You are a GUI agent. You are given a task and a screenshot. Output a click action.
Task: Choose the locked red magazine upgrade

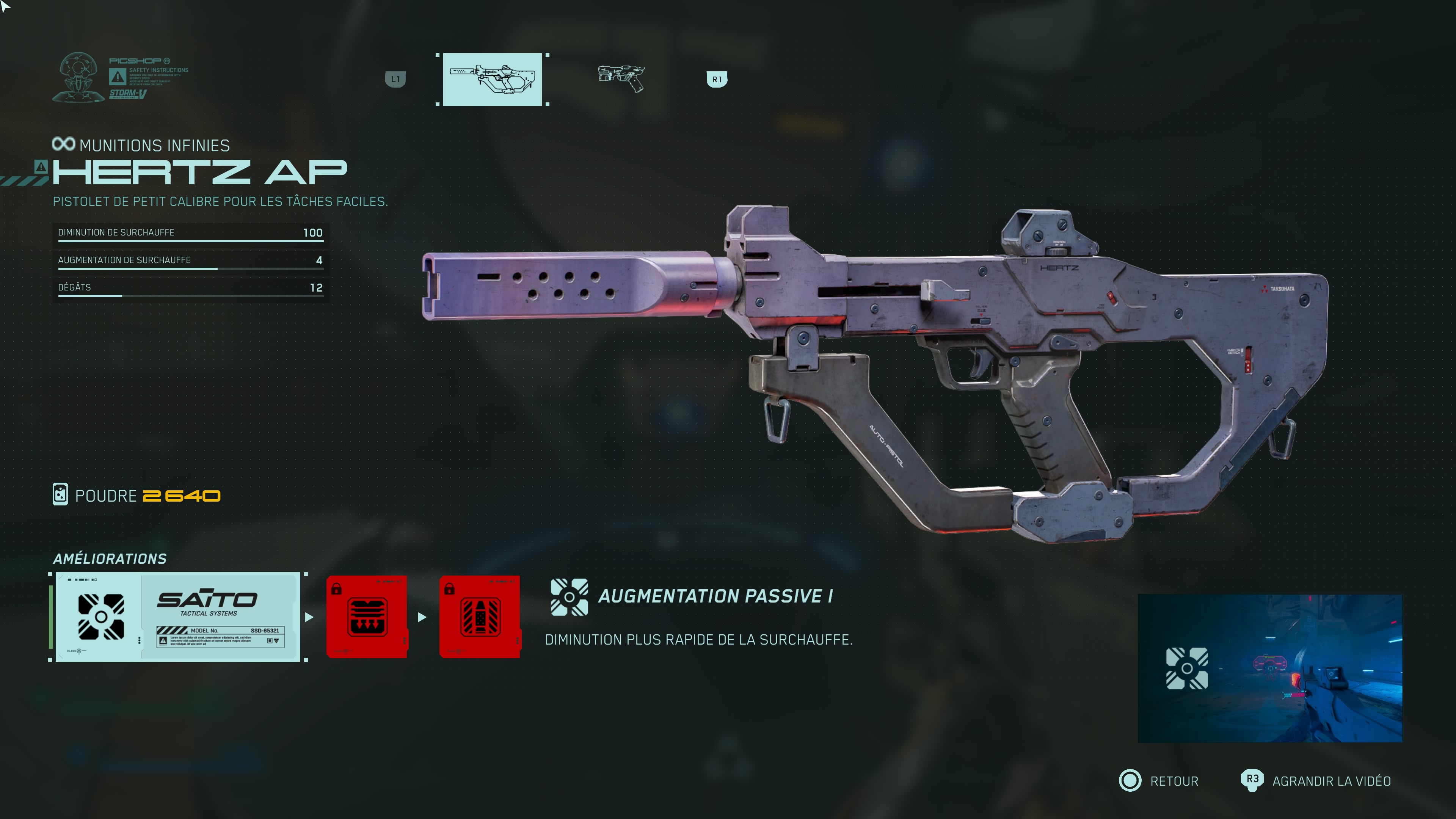point(367,617)
